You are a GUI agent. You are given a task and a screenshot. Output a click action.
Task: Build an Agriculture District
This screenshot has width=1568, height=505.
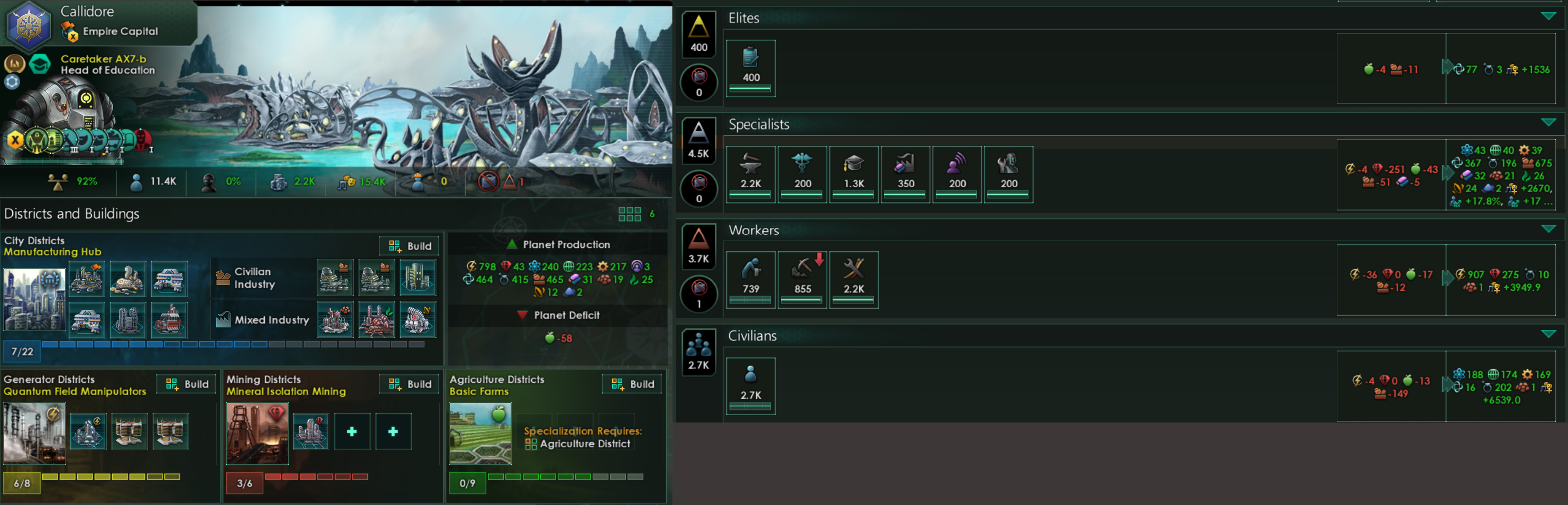[x=632, y=384]
